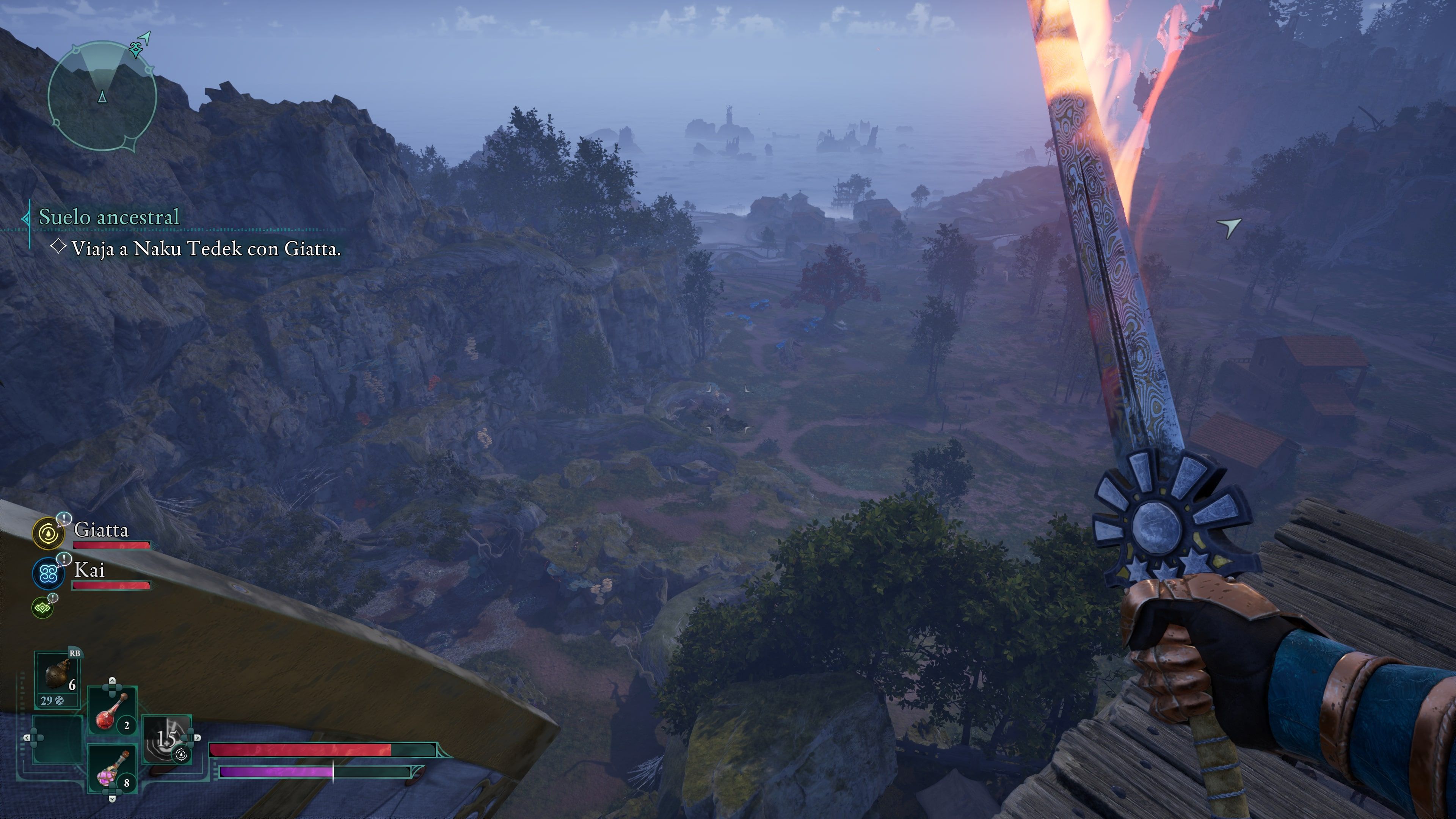Image resolution: width=1456 pixels, height=819 pixels.
Task: Select the grenade throwable slot
Action: [58, 677]
